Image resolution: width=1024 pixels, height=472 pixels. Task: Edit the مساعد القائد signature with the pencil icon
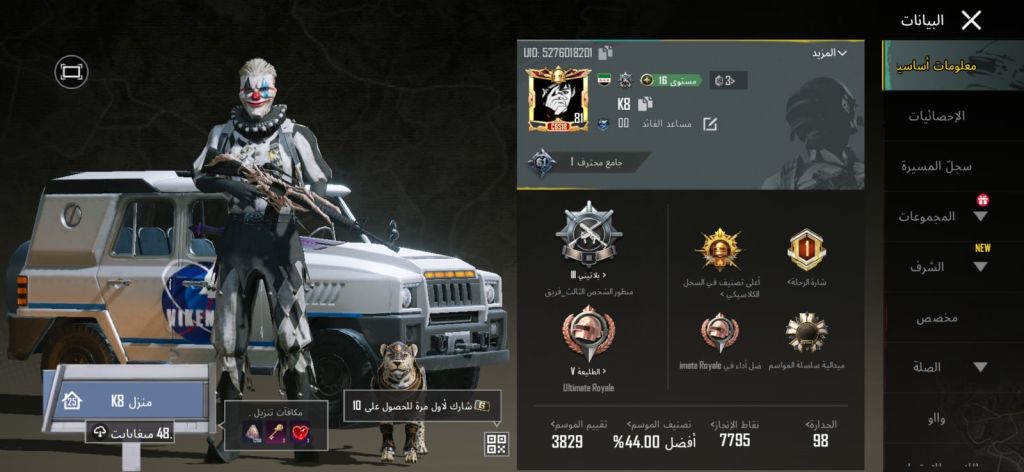[710, 125]
